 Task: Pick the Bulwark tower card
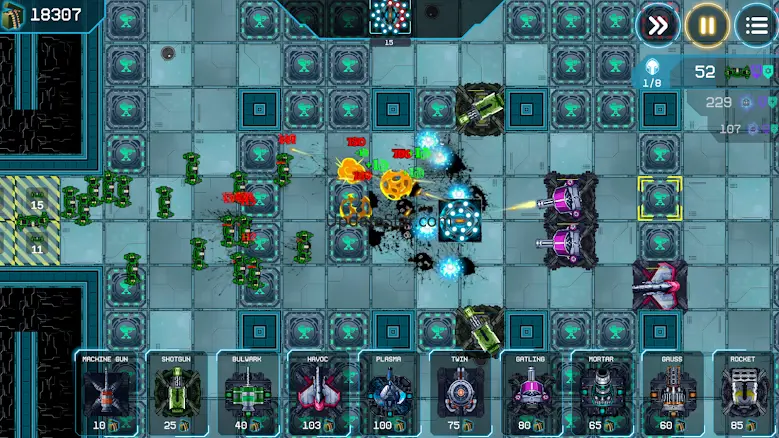tap(248, 392)
